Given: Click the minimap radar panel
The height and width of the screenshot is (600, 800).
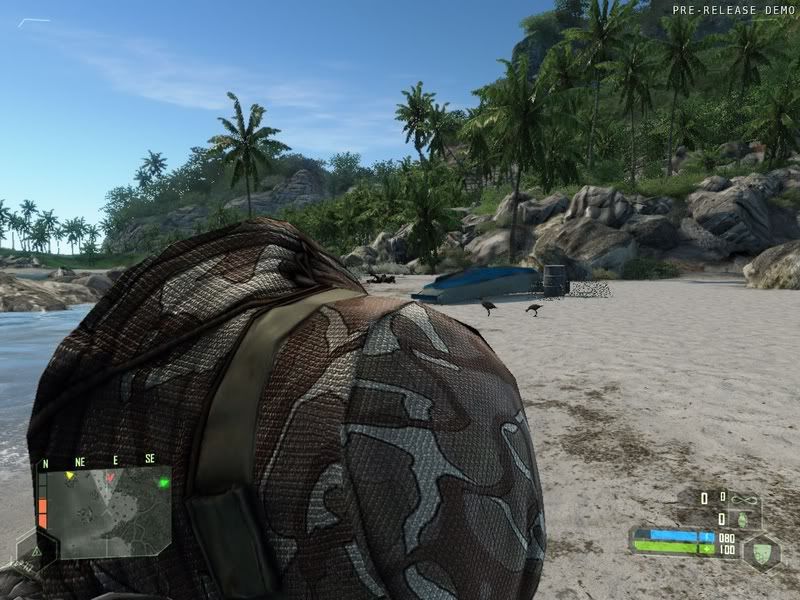Looking at the screenshot, I should 103,511.
